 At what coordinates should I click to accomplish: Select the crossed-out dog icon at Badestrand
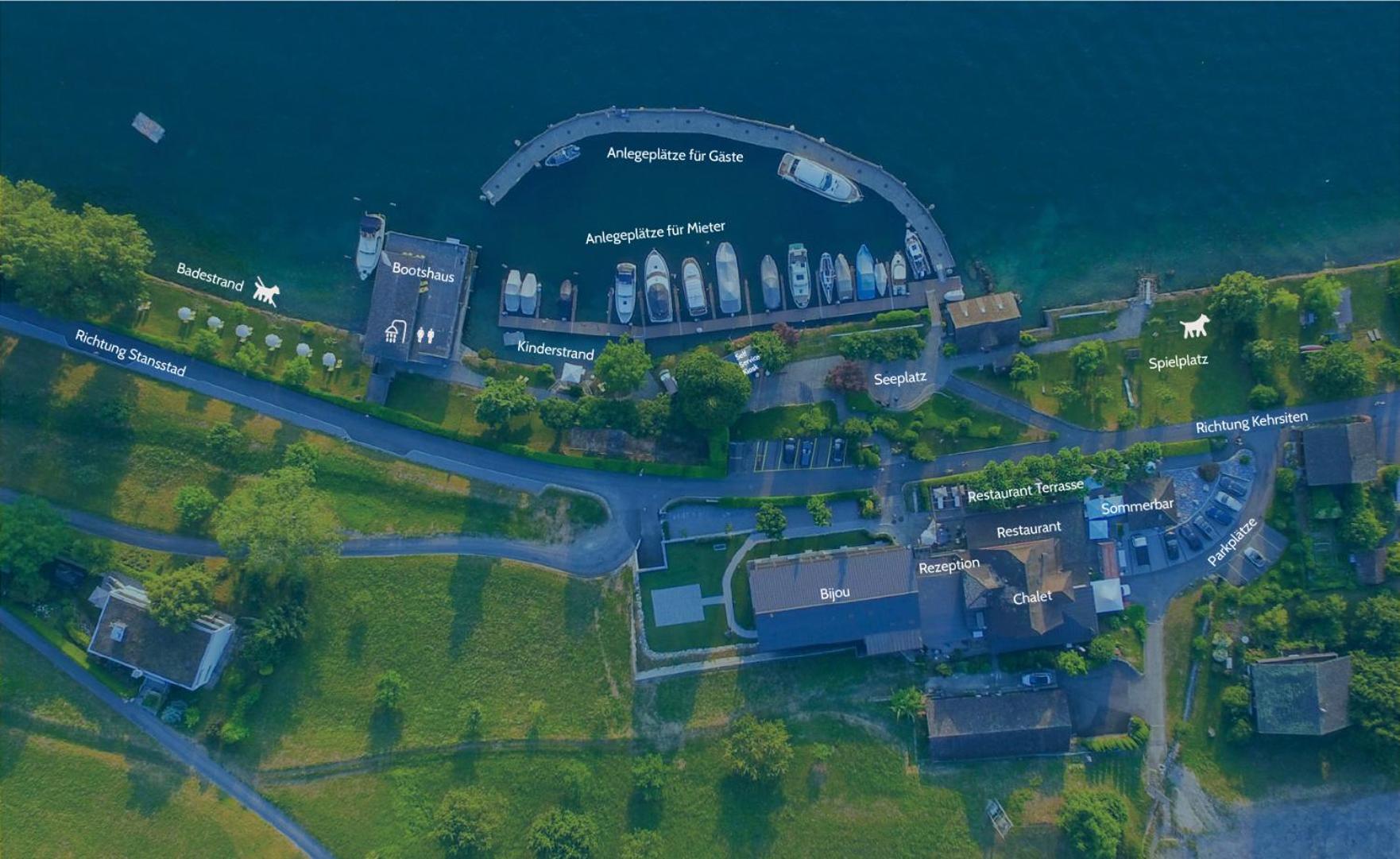pyautogui.click(x=266, y=292)
